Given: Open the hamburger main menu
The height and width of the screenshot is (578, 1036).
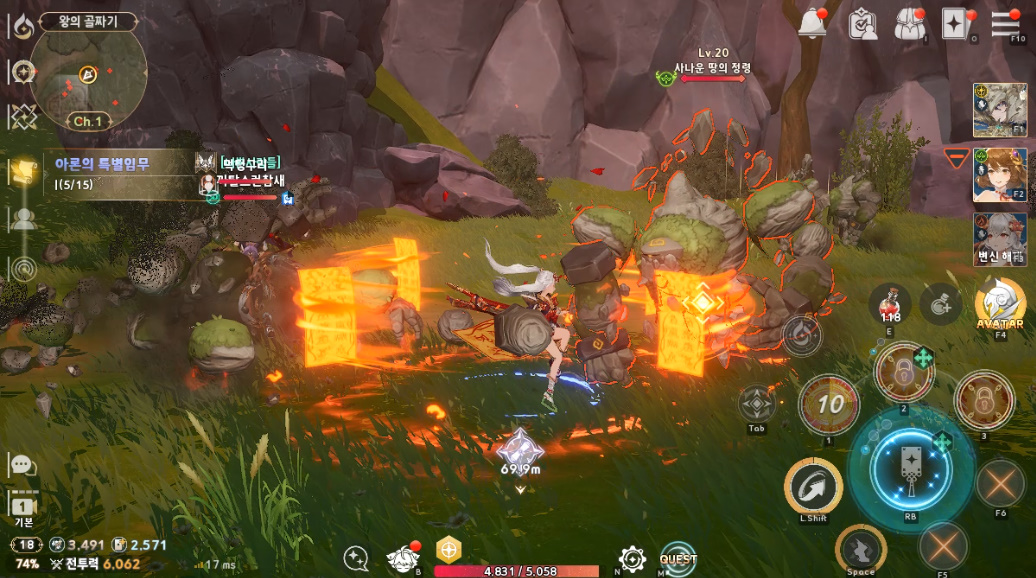Looking at the screenshot, I should (x=1005, y=22).
